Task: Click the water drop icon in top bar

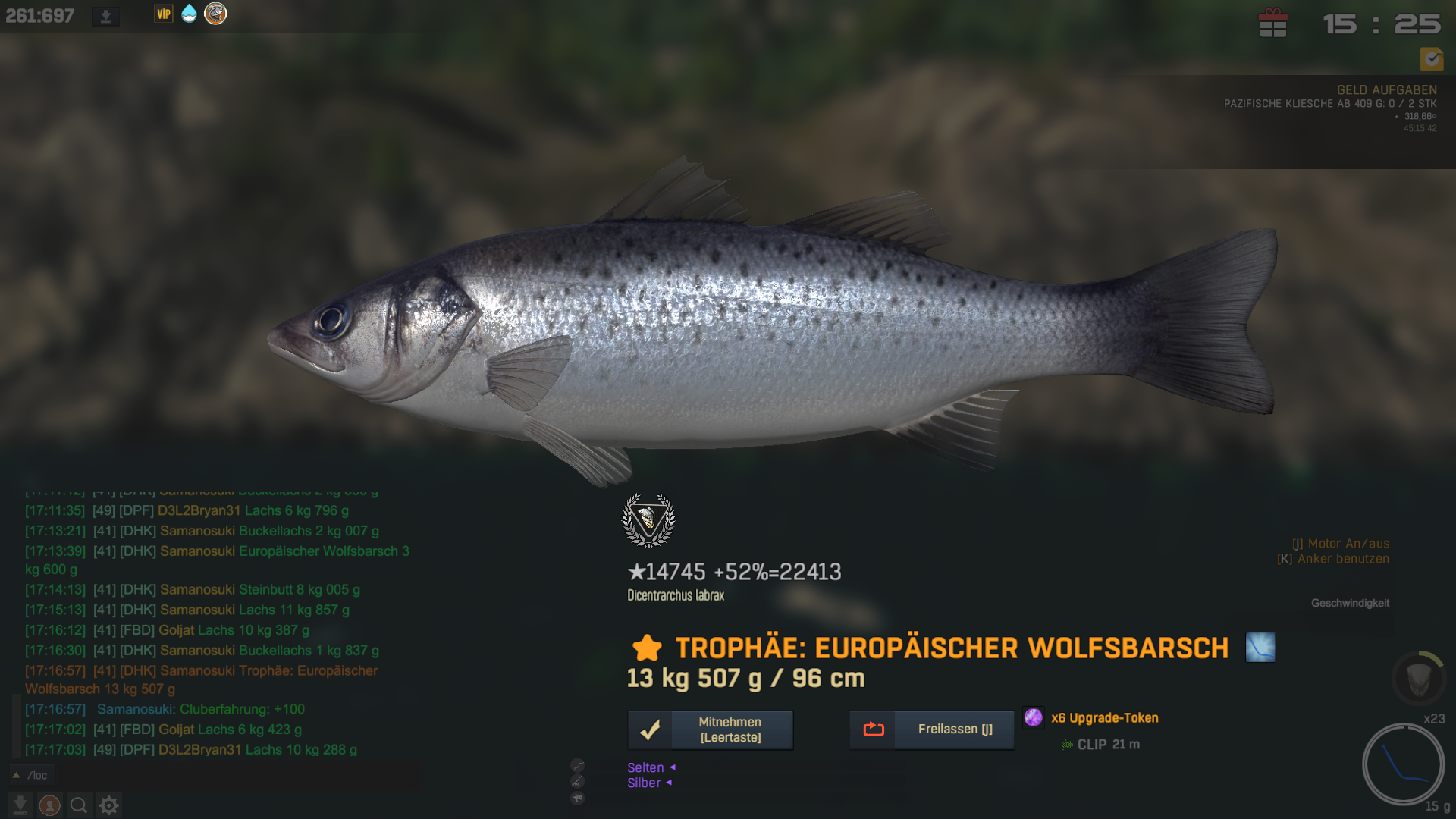Action: pos(189,14)
